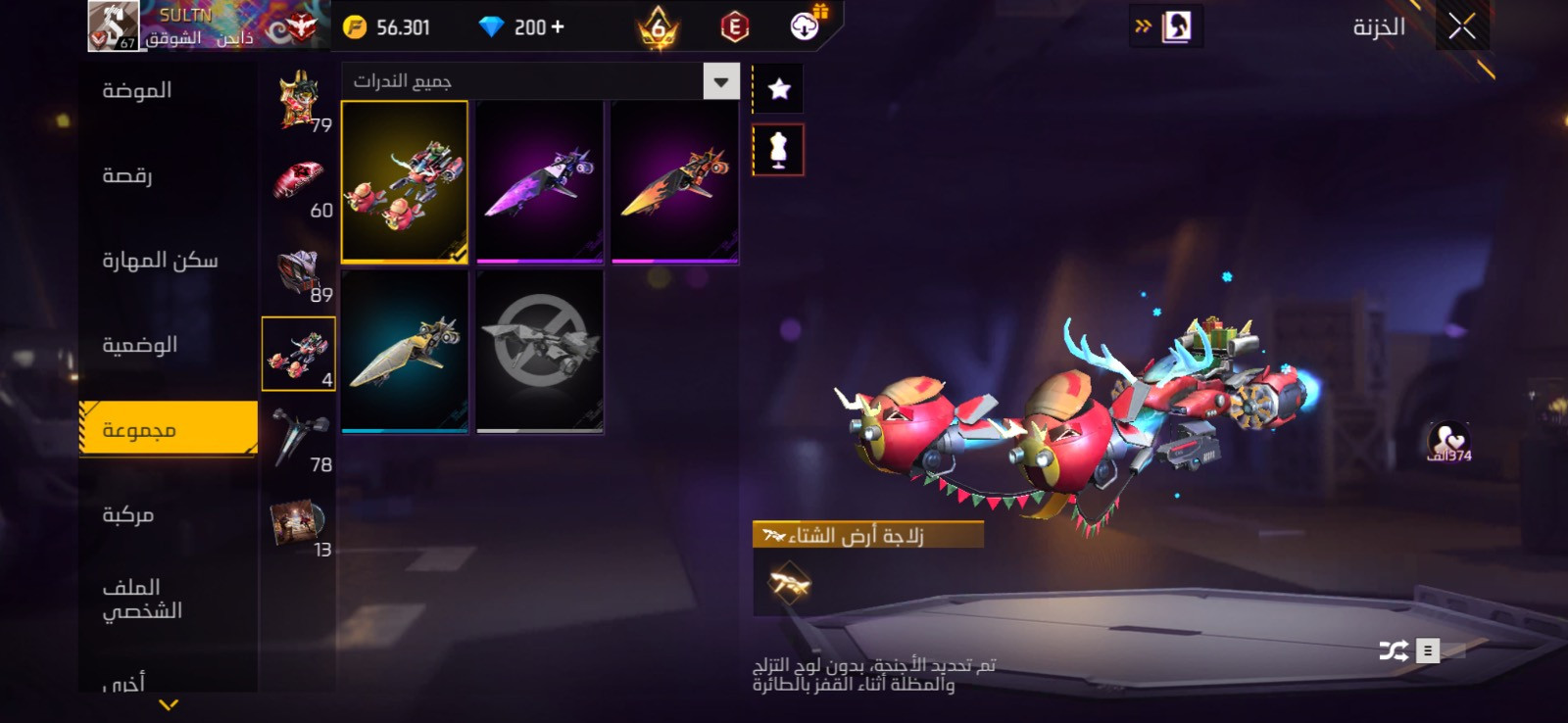1568x723 pixels.
Task: Pick the orange flame skyboard skin
Action: pyautogui.click(x=674, y=182)
